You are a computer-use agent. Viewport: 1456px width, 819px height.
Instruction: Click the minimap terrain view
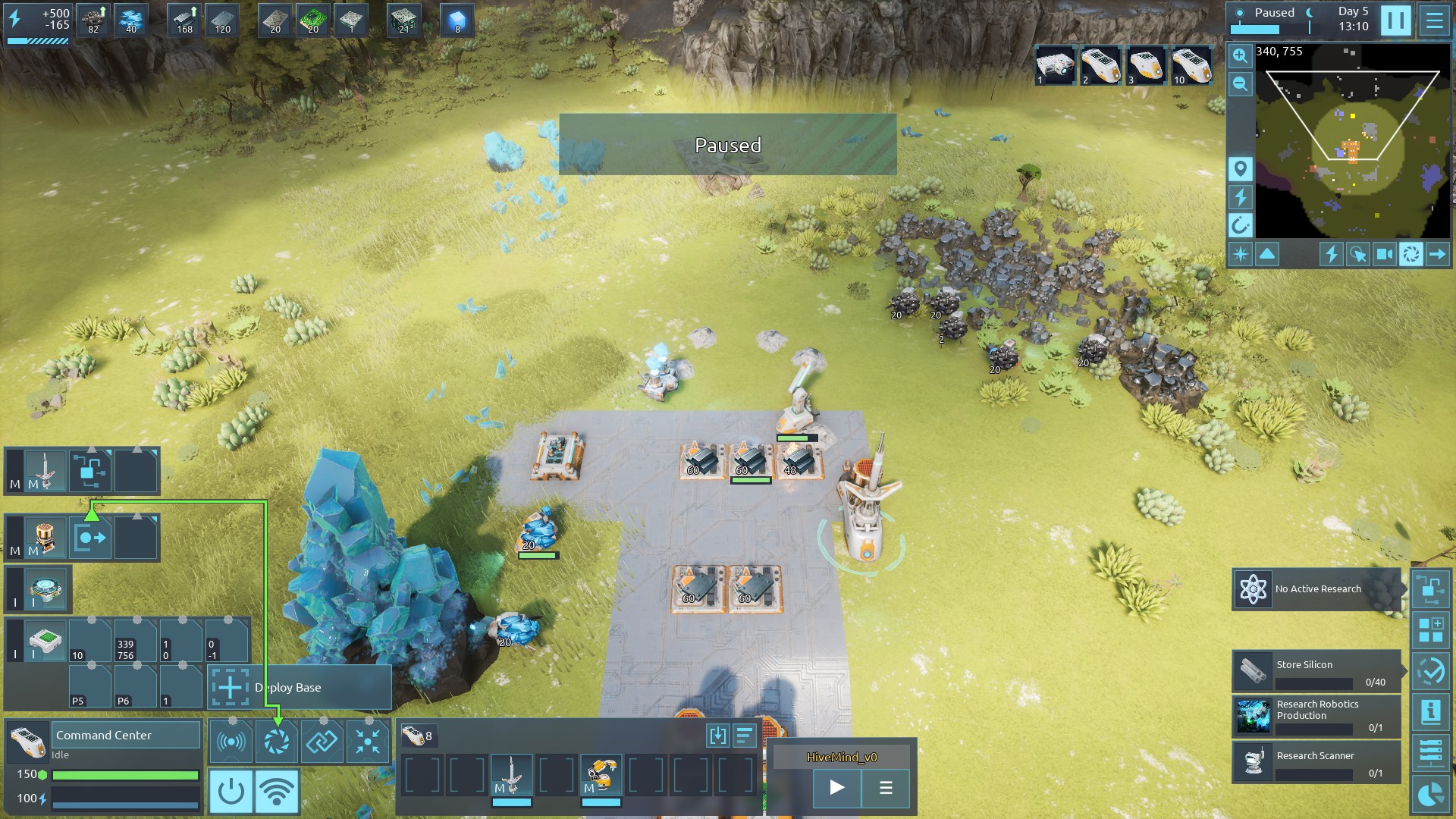pos(1352,141)
